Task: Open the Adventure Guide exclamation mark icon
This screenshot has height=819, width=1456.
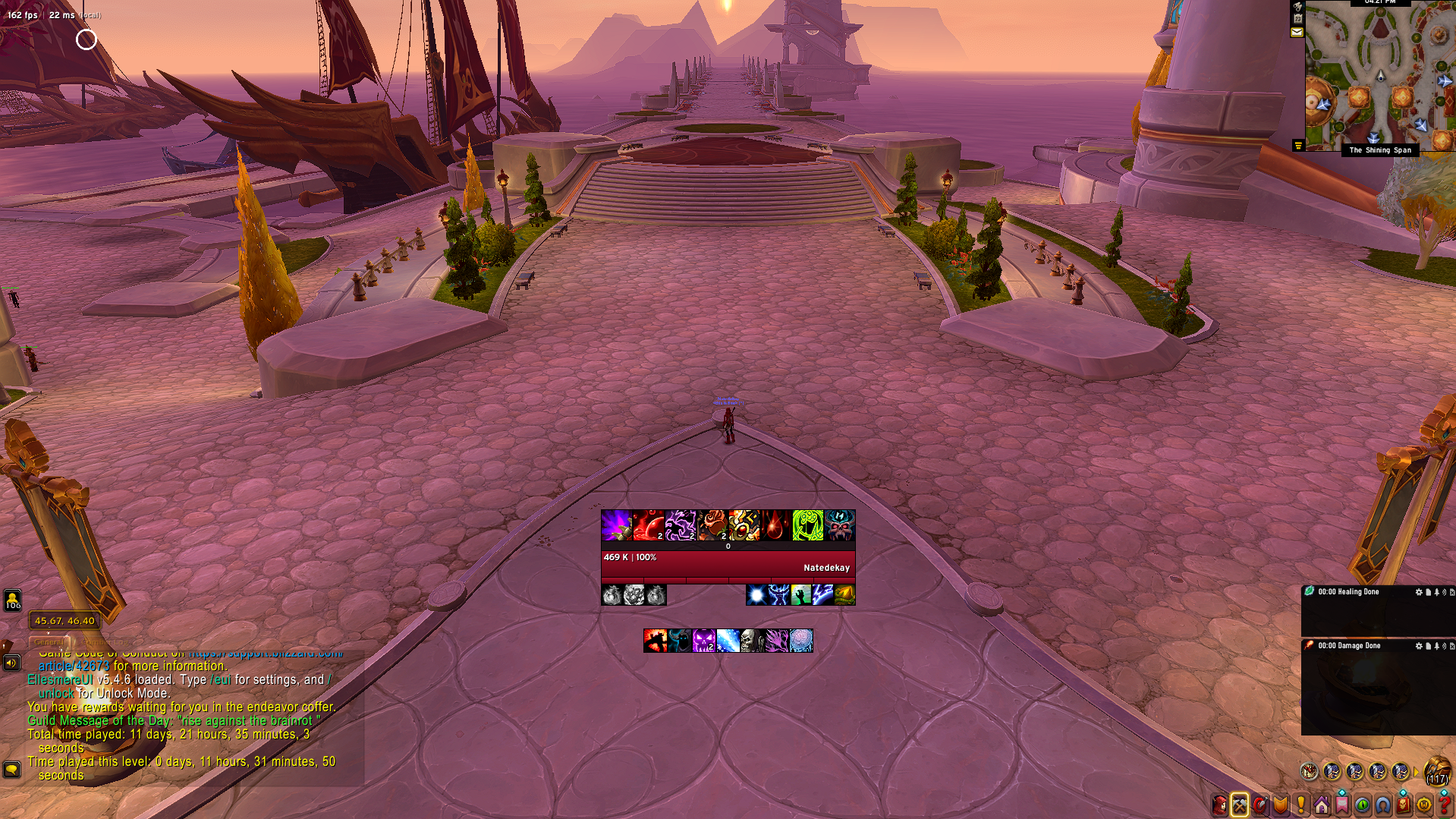Action: pyautogui.click(x=1301, y=805)
